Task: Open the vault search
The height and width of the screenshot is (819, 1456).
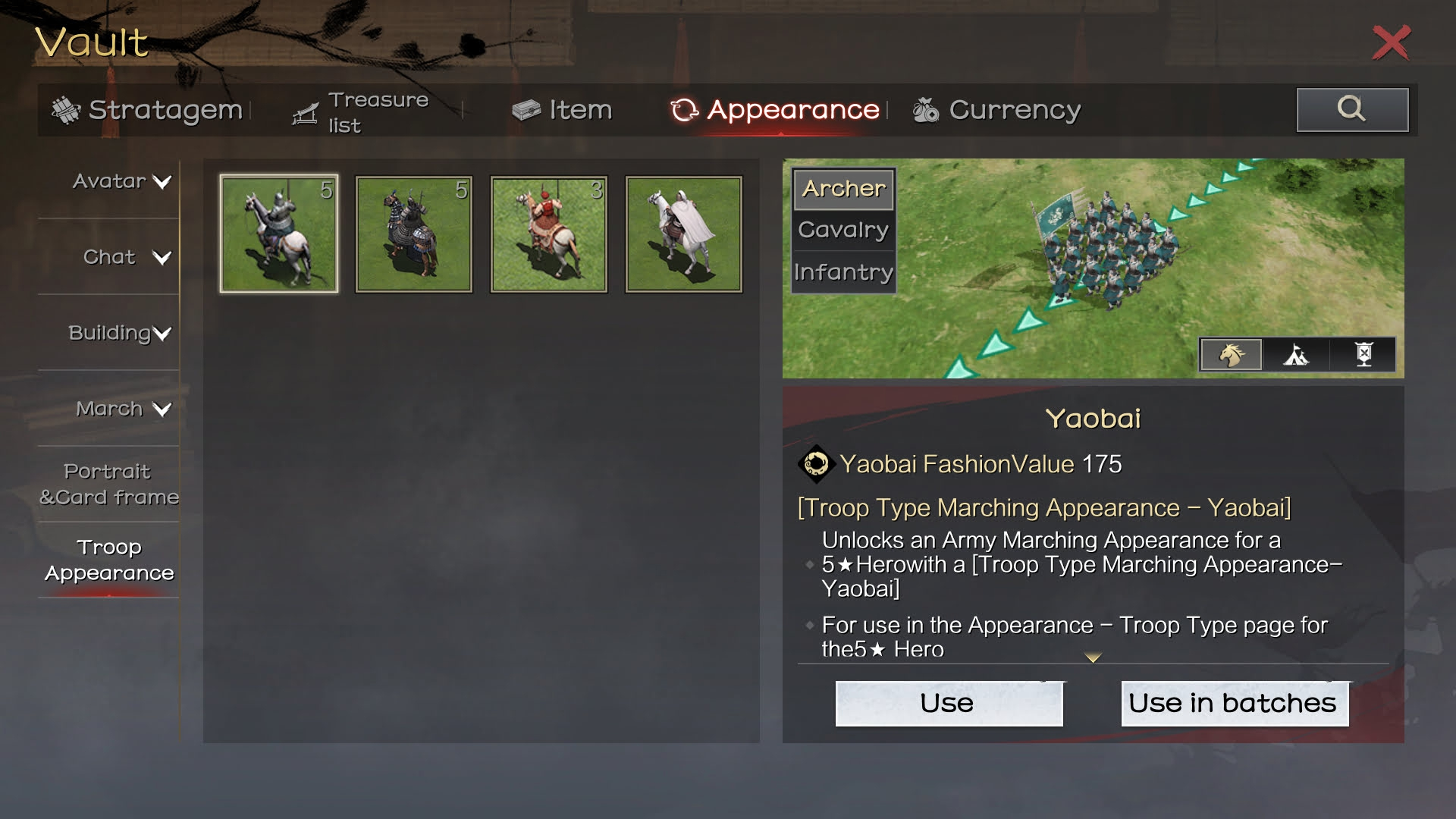Action: coord(1352,110)
